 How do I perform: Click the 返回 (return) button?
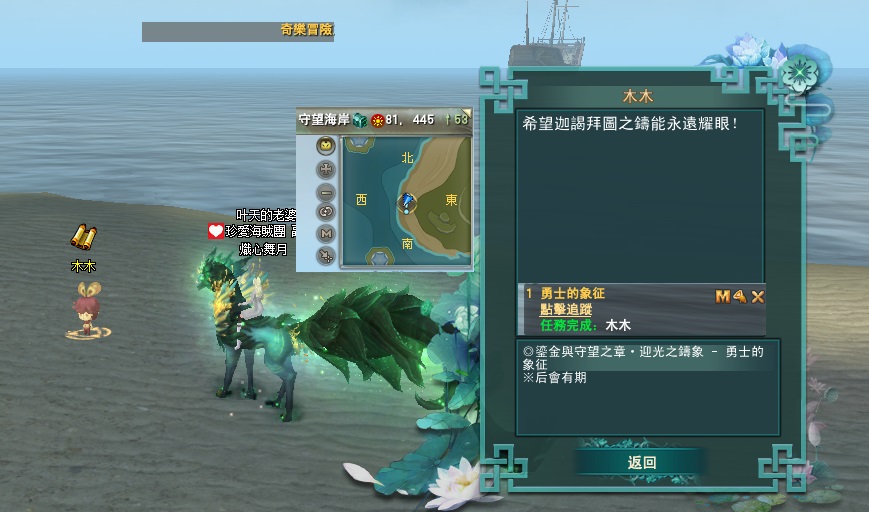pos(641,462)
